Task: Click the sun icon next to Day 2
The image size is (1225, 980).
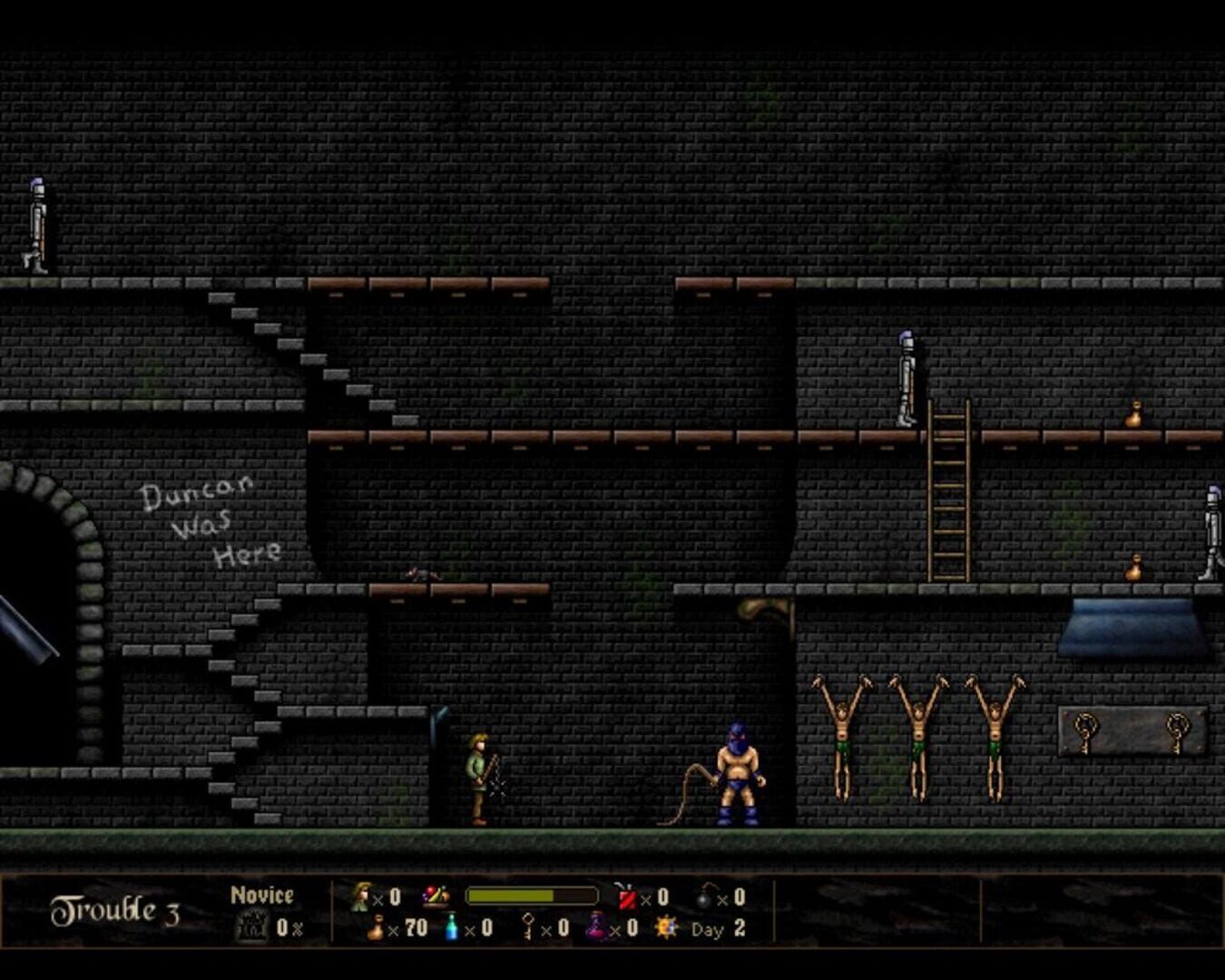Action: pyautogui.click(x=665, y=928)
